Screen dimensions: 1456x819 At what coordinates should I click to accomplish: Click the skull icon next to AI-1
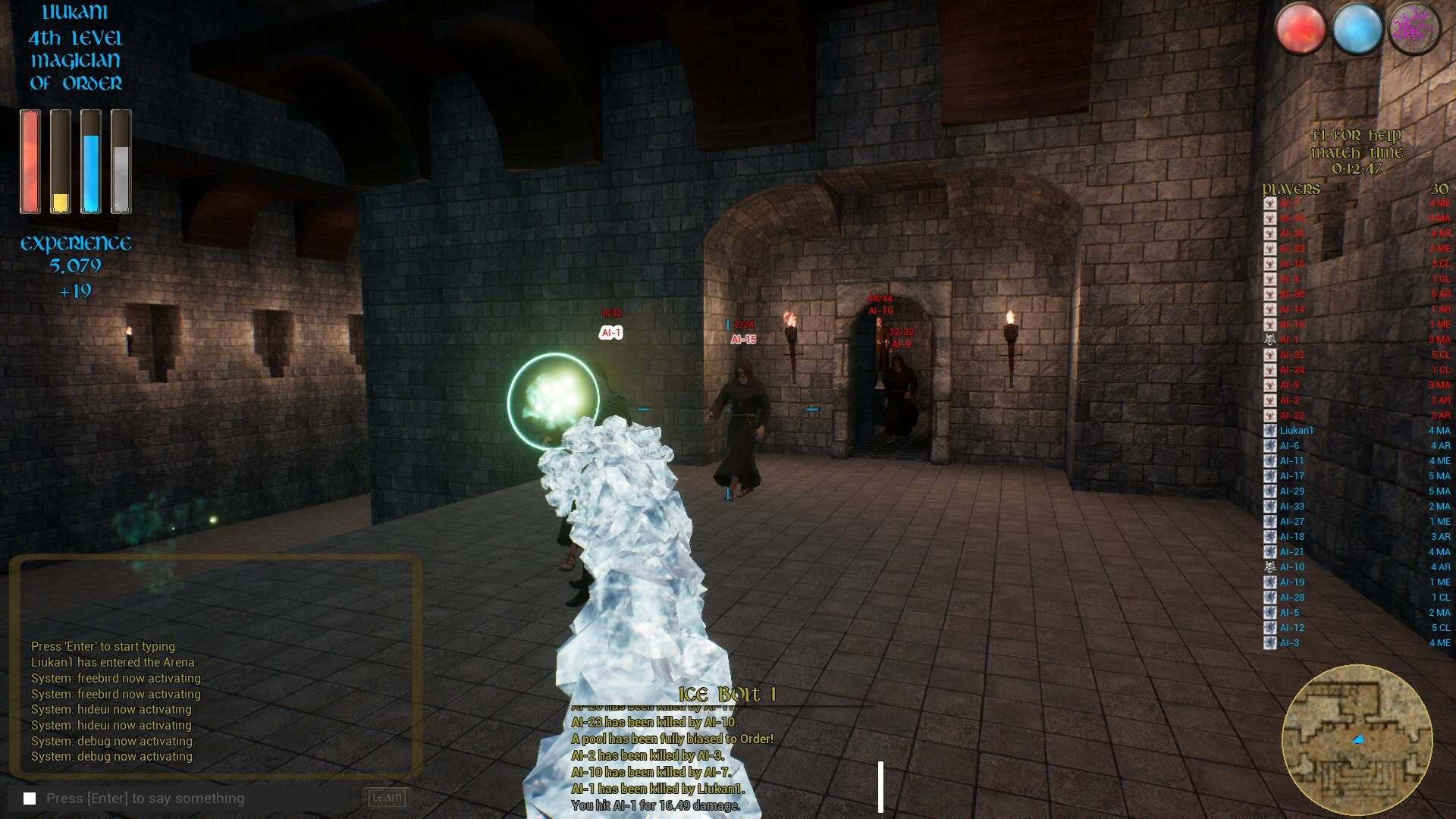coord(1269,339)
